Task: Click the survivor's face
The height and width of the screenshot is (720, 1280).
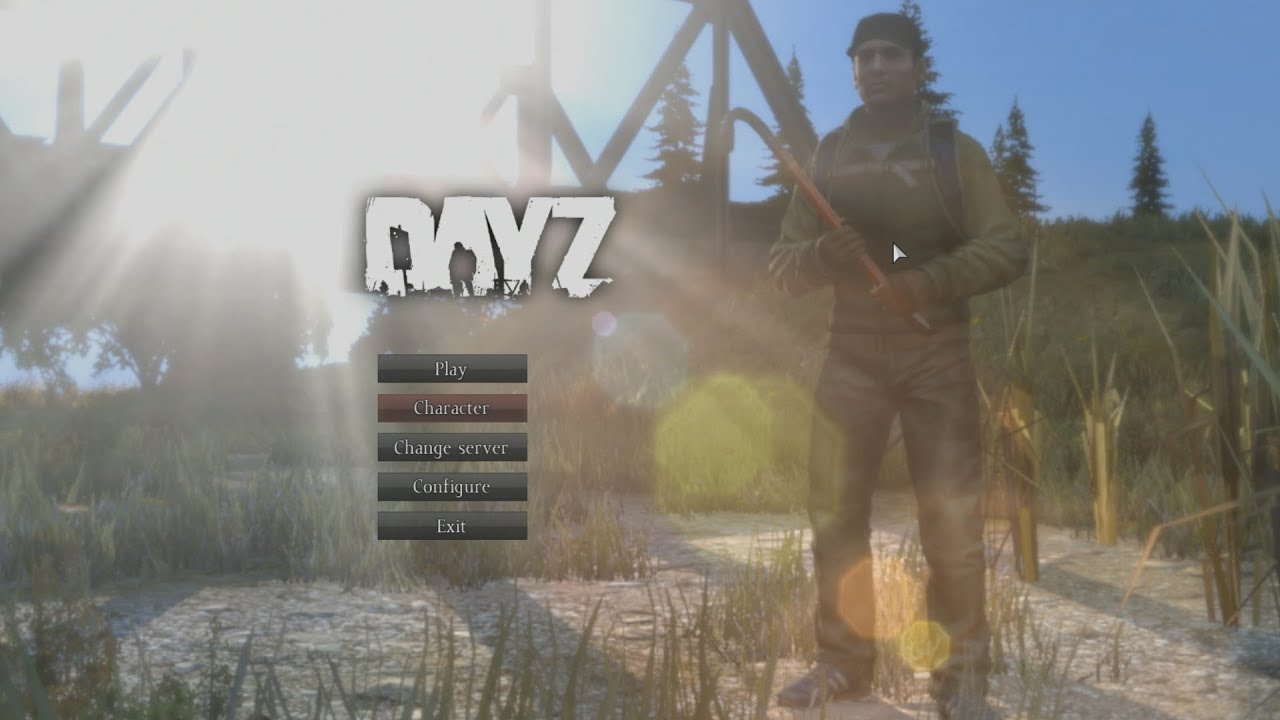Action: pyautogui.click(x=880, y=75)
